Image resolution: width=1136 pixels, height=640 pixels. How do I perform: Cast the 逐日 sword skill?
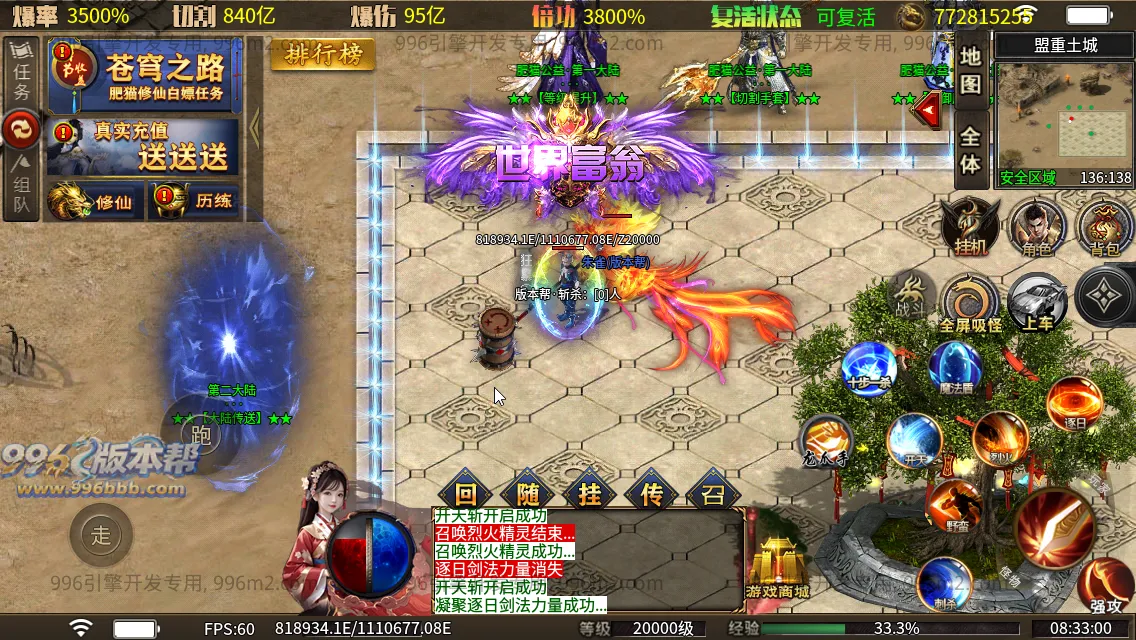pos(1074,402)
